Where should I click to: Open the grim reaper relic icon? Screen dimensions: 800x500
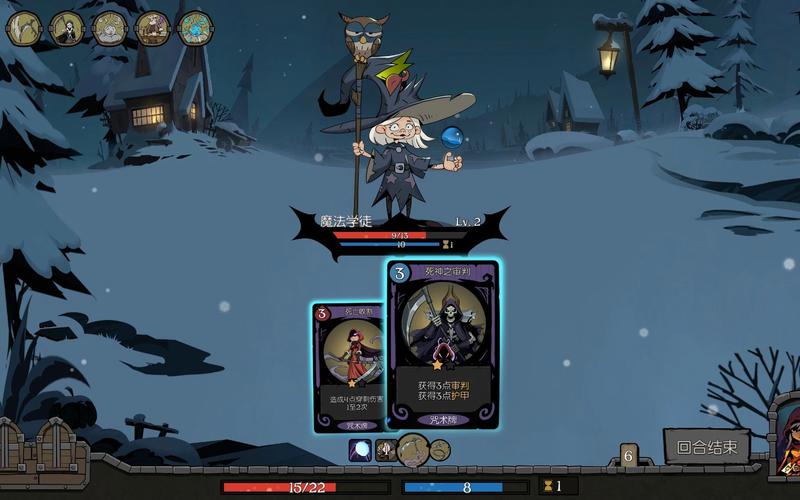tap(66, 28)
